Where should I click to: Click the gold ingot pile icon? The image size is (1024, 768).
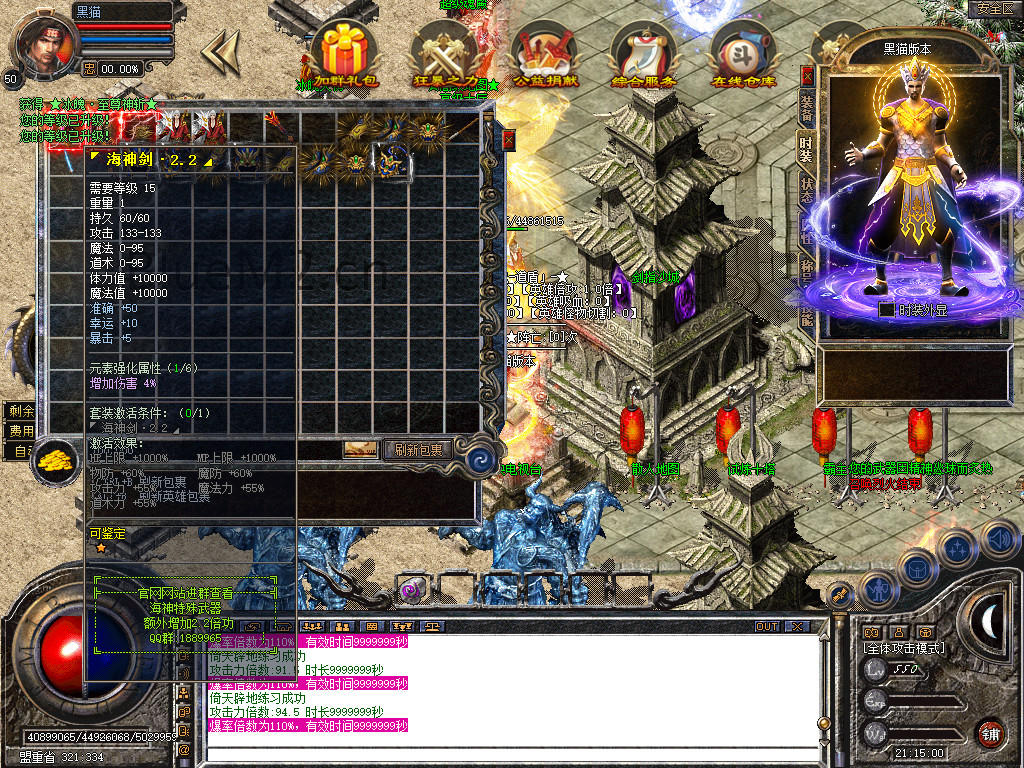[x=56, y=460]
